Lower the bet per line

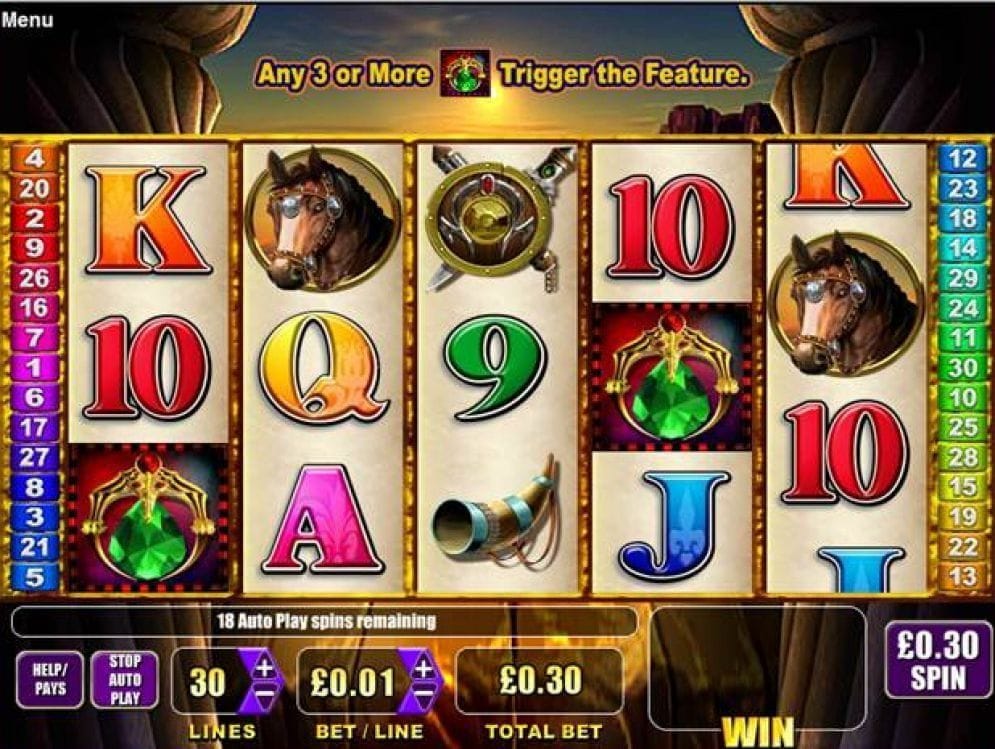[424, 693]
